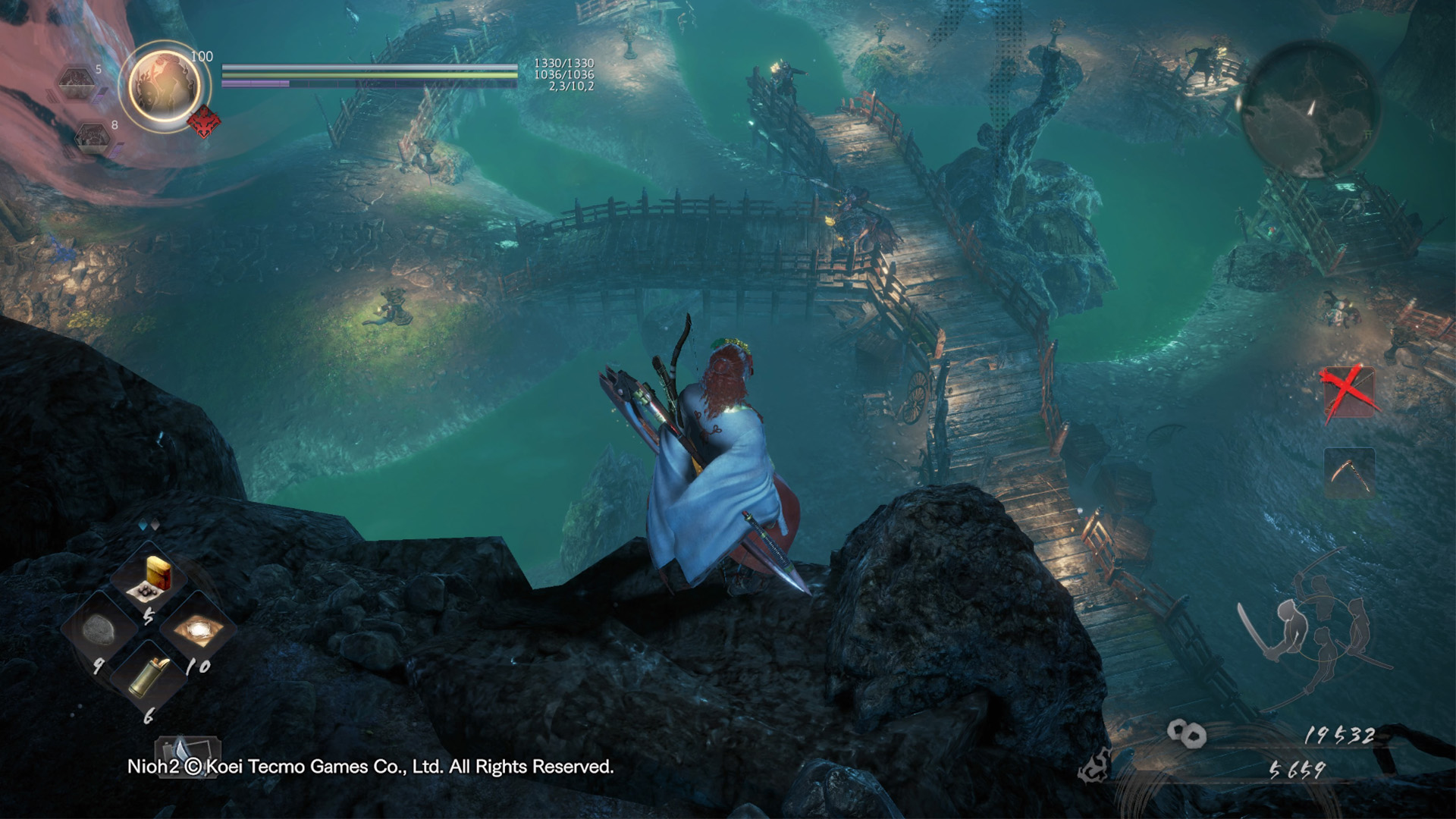
Task: Activate the yokai soul core with cost 8
Action: pos(93,136)
